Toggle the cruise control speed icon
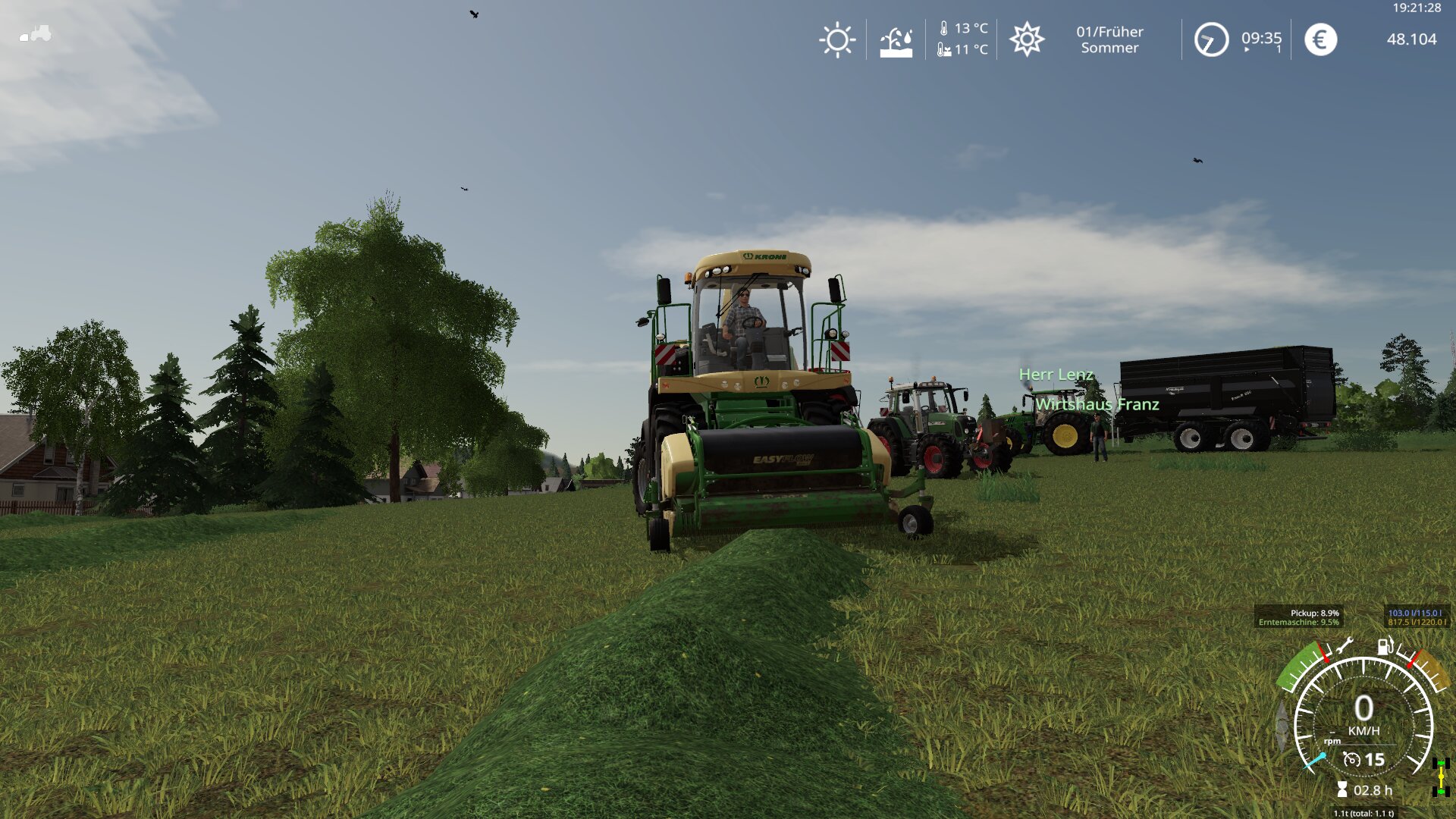 coord(1351,759)
